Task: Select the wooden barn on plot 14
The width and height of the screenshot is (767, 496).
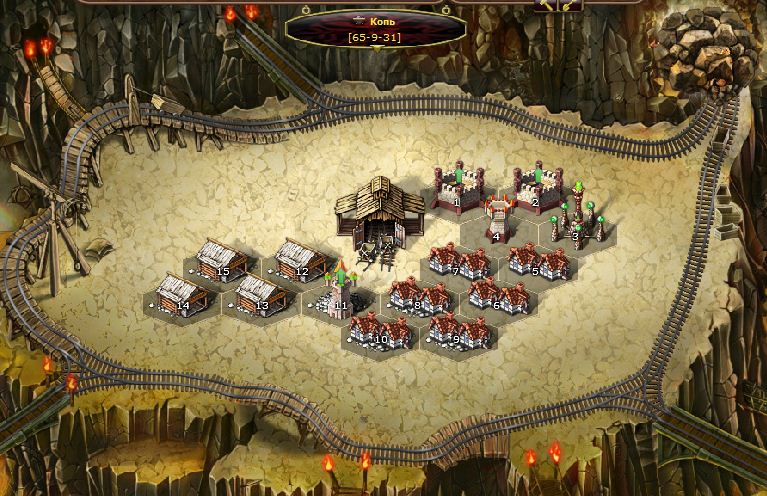Action: 183,294
